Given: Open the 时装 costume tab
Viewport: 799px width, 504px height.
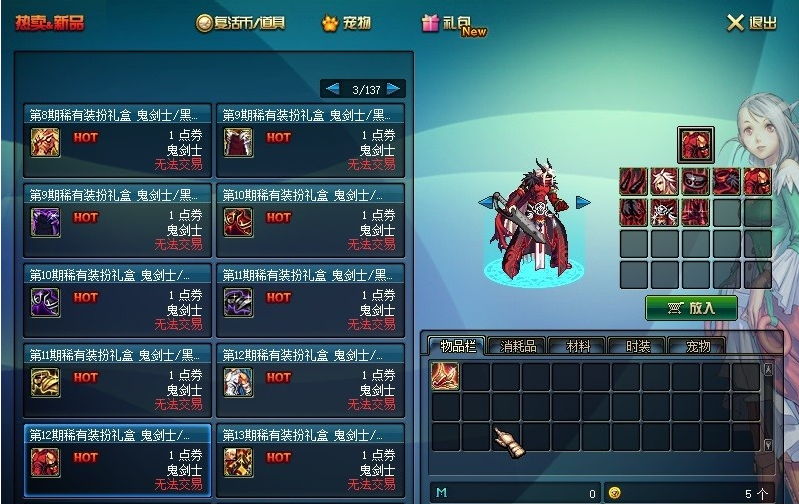Looking at the screenshot, I should [638, 346].
